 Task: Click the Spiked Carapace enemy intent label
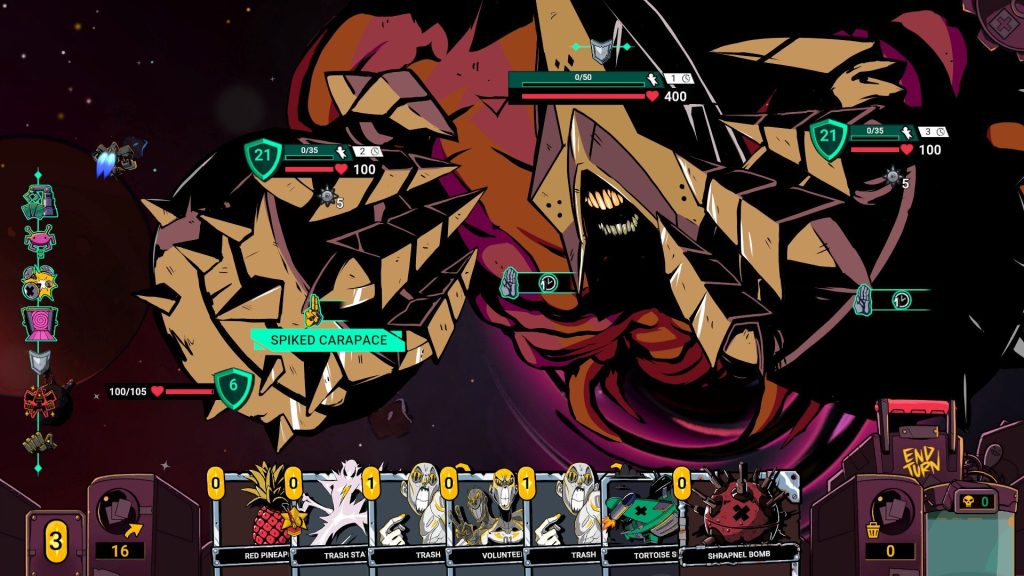click(327, 340)
